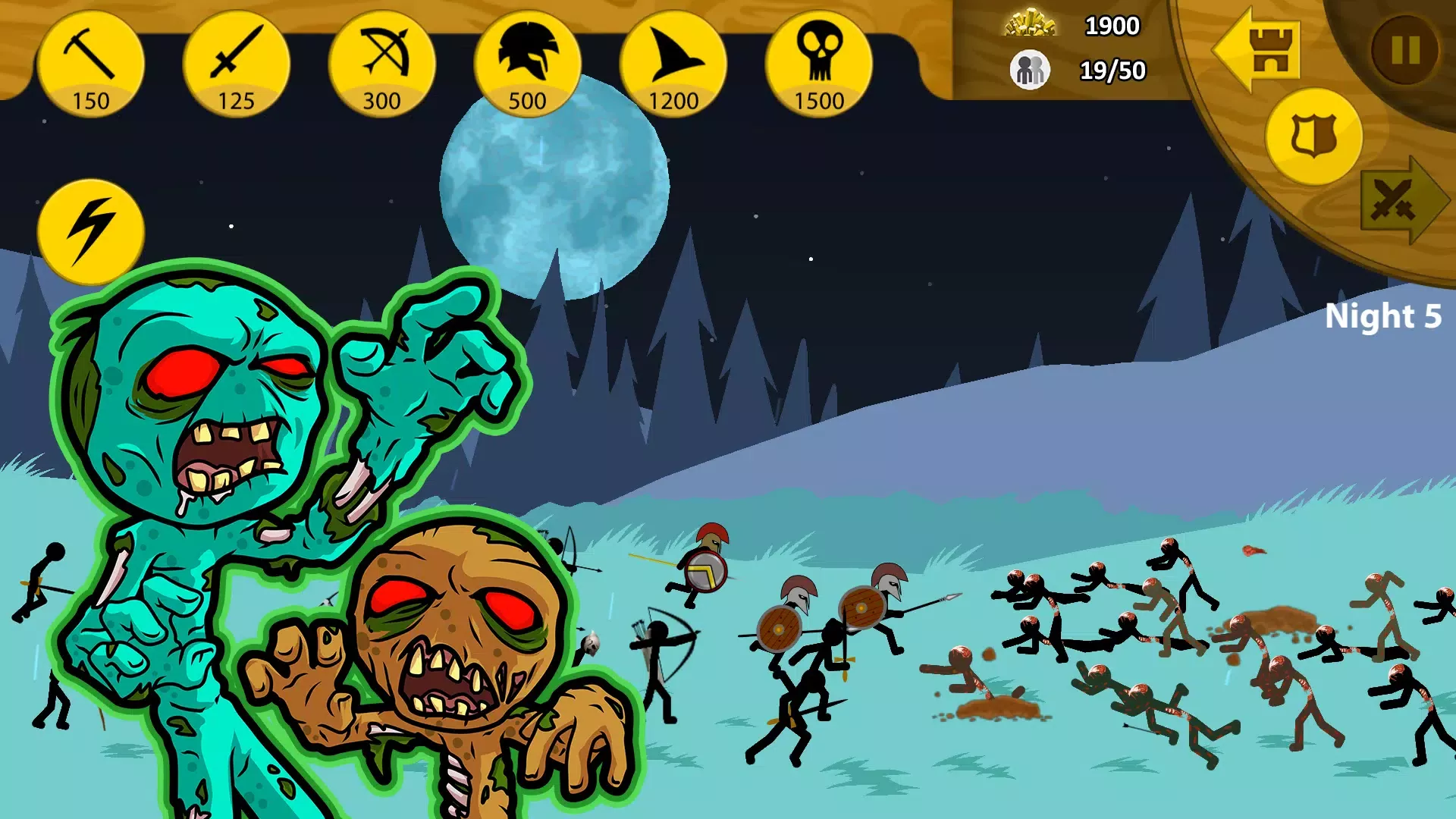Viewport: 1456px width, 819px height.
Task: Buy an archer unit costing 300
Action: tap(381, 64)
